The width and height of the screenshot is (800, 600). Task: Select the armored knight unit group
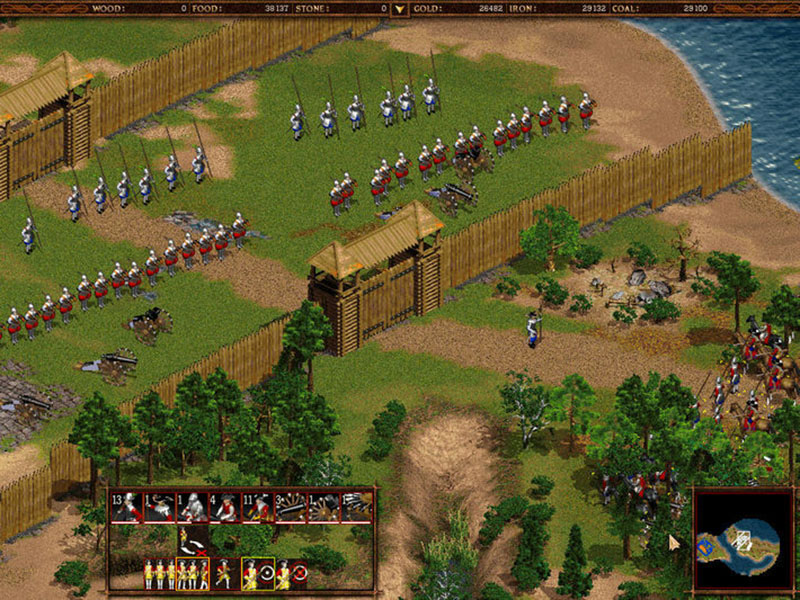pyautogui.click(x=193, y=508)
